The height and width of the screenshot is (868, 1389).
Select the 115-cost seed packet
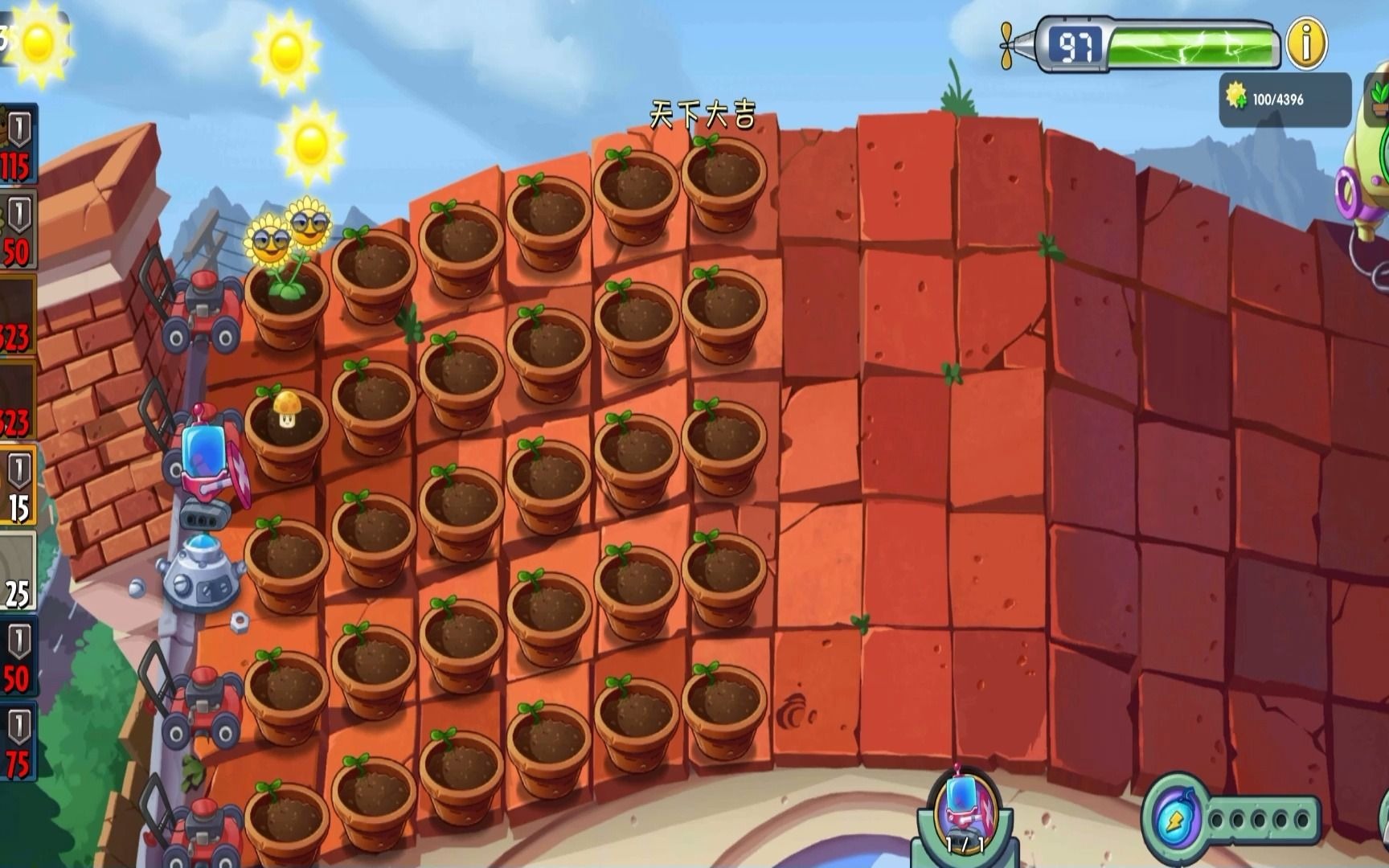coord(16,145)
